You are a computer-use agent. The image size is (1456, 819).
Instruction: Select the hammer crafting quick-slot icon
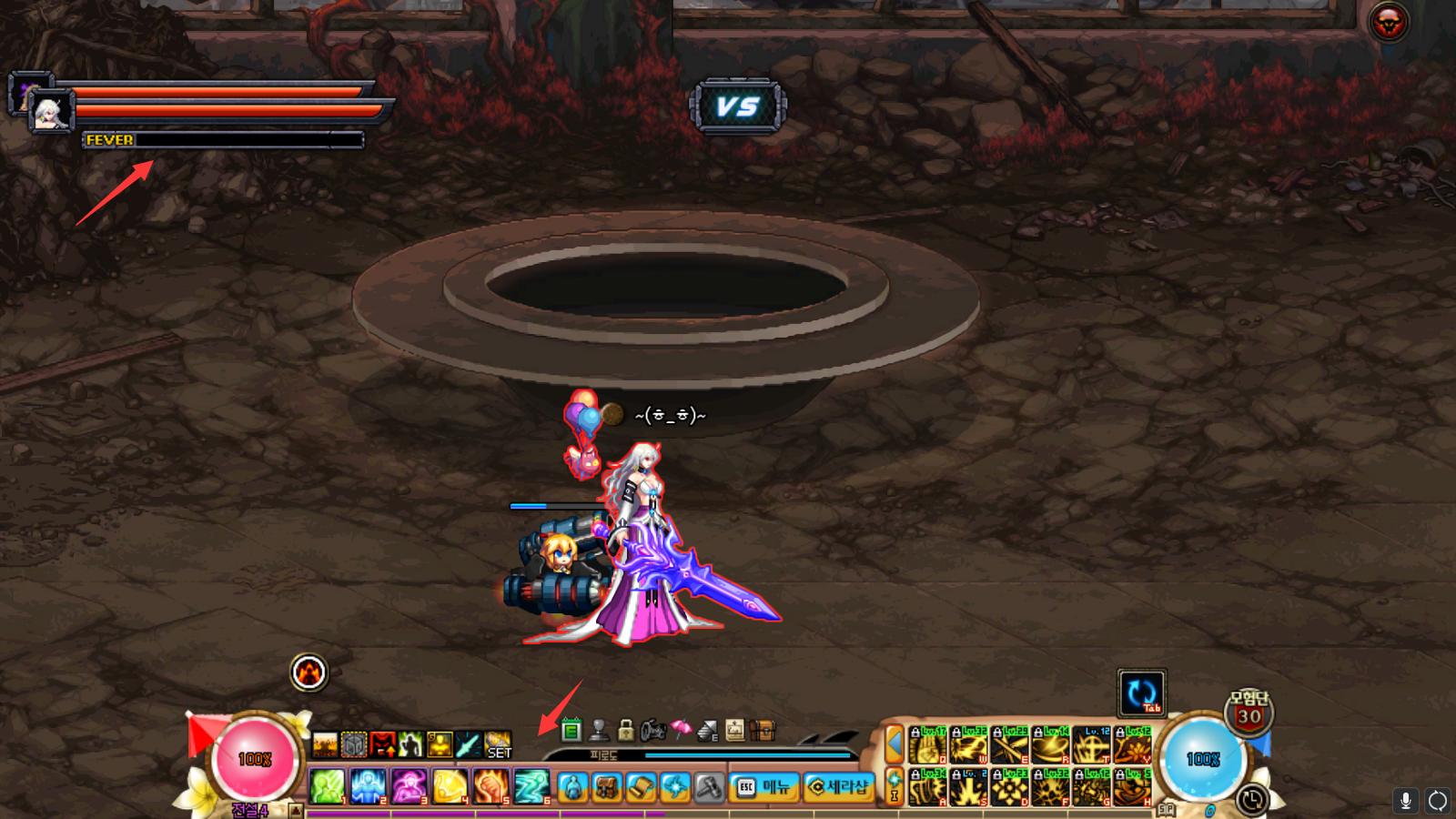coord(709,788)
